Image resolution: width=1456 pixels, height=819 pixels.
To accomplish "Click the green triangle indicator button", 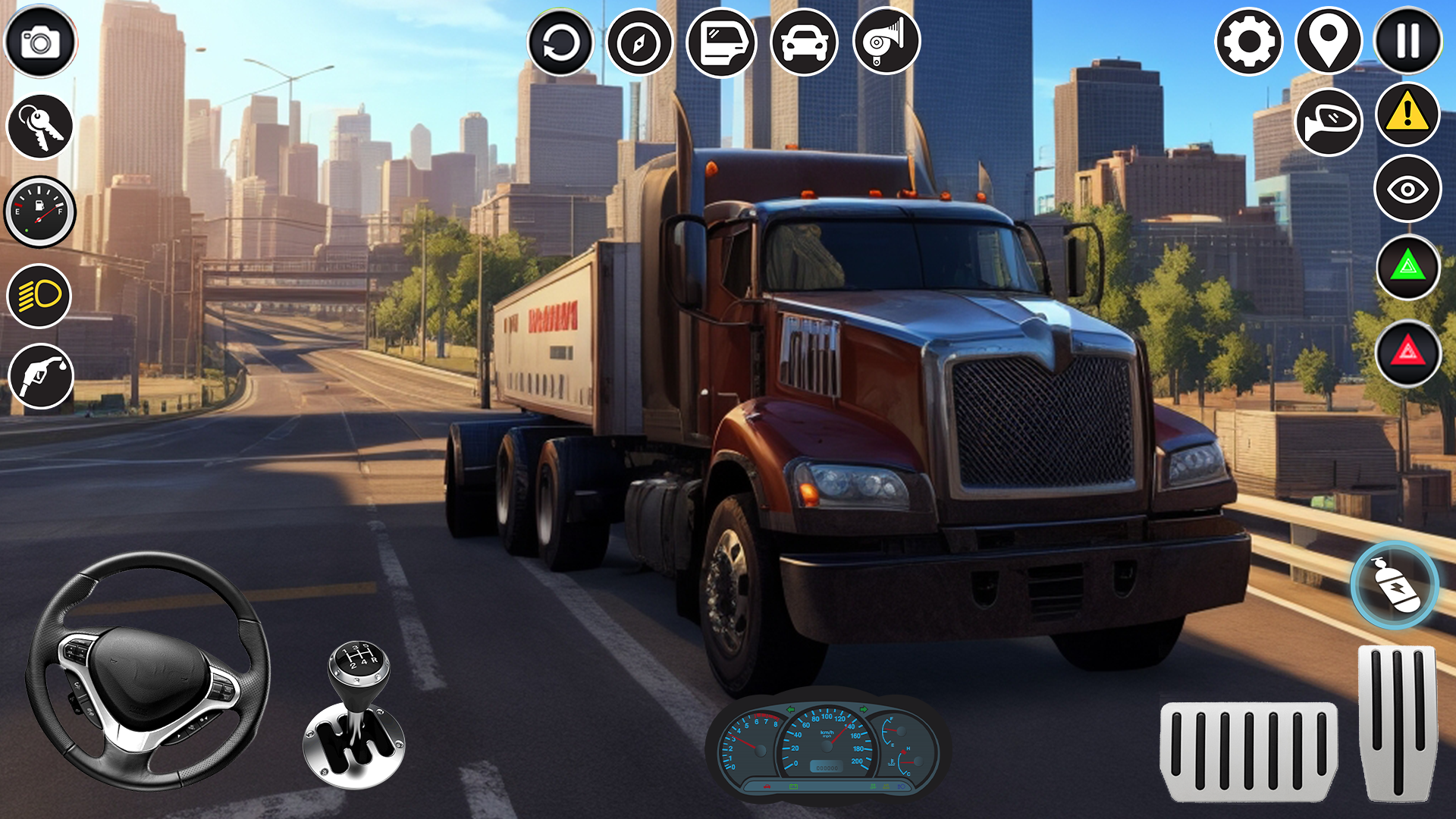I will click(x=1408, y=267).
